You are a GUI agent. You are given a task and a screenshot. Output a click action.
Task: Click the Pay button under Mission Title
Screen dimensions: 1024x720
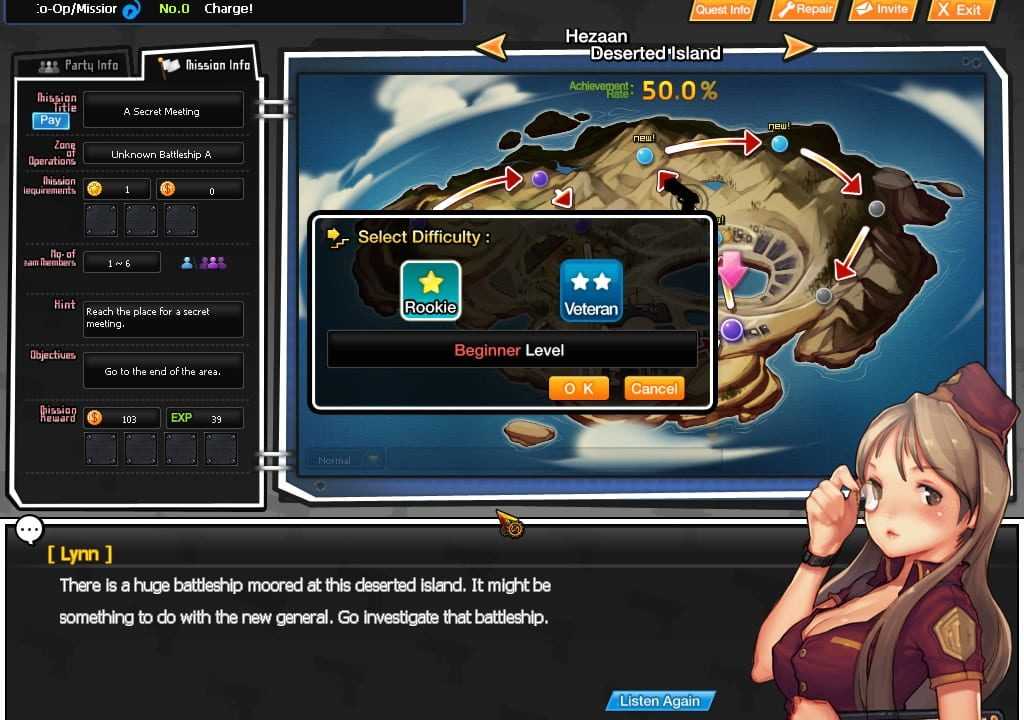(50, 120)
